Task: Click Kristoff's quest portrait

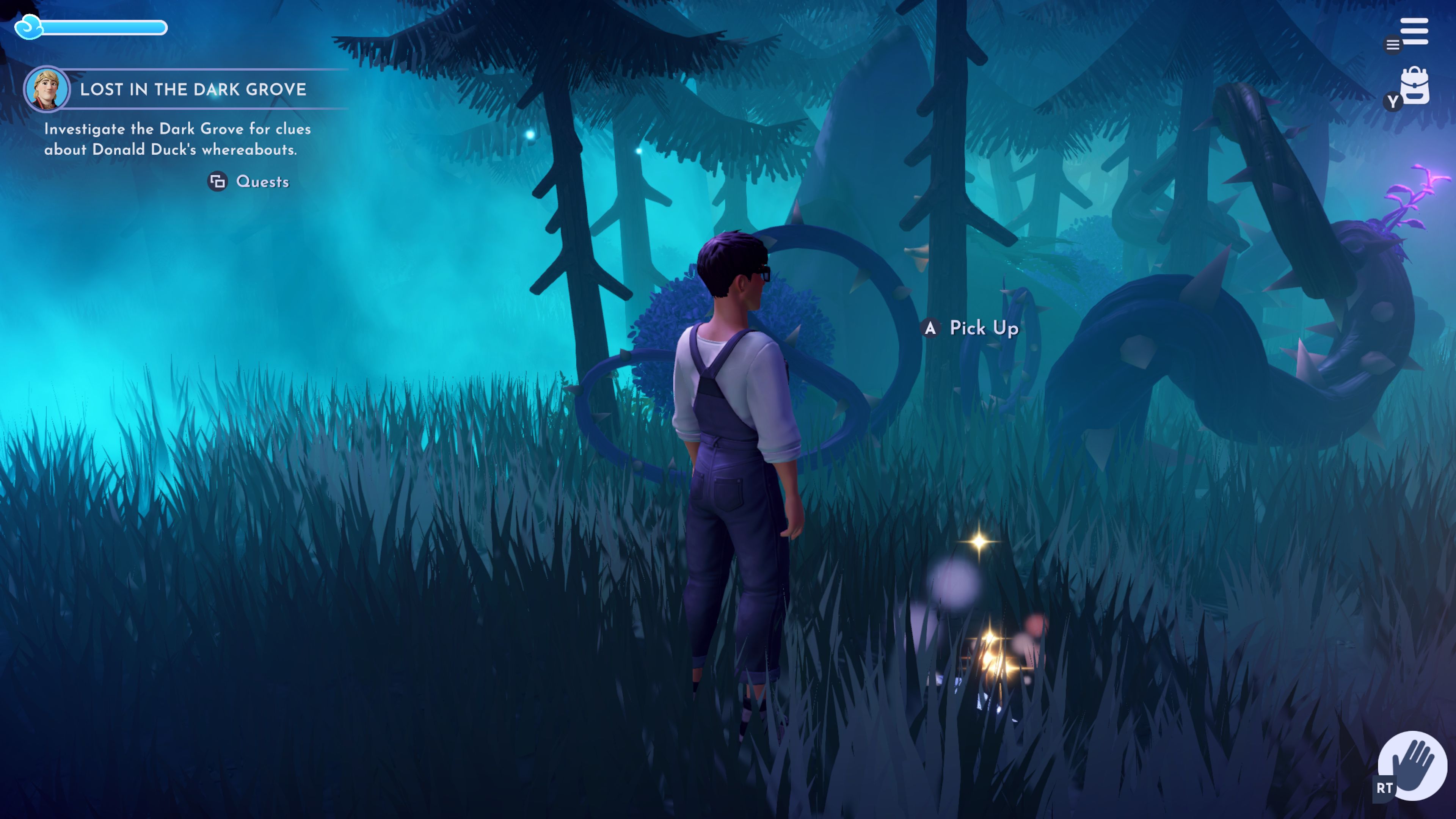Action: (x=46, y=89)
